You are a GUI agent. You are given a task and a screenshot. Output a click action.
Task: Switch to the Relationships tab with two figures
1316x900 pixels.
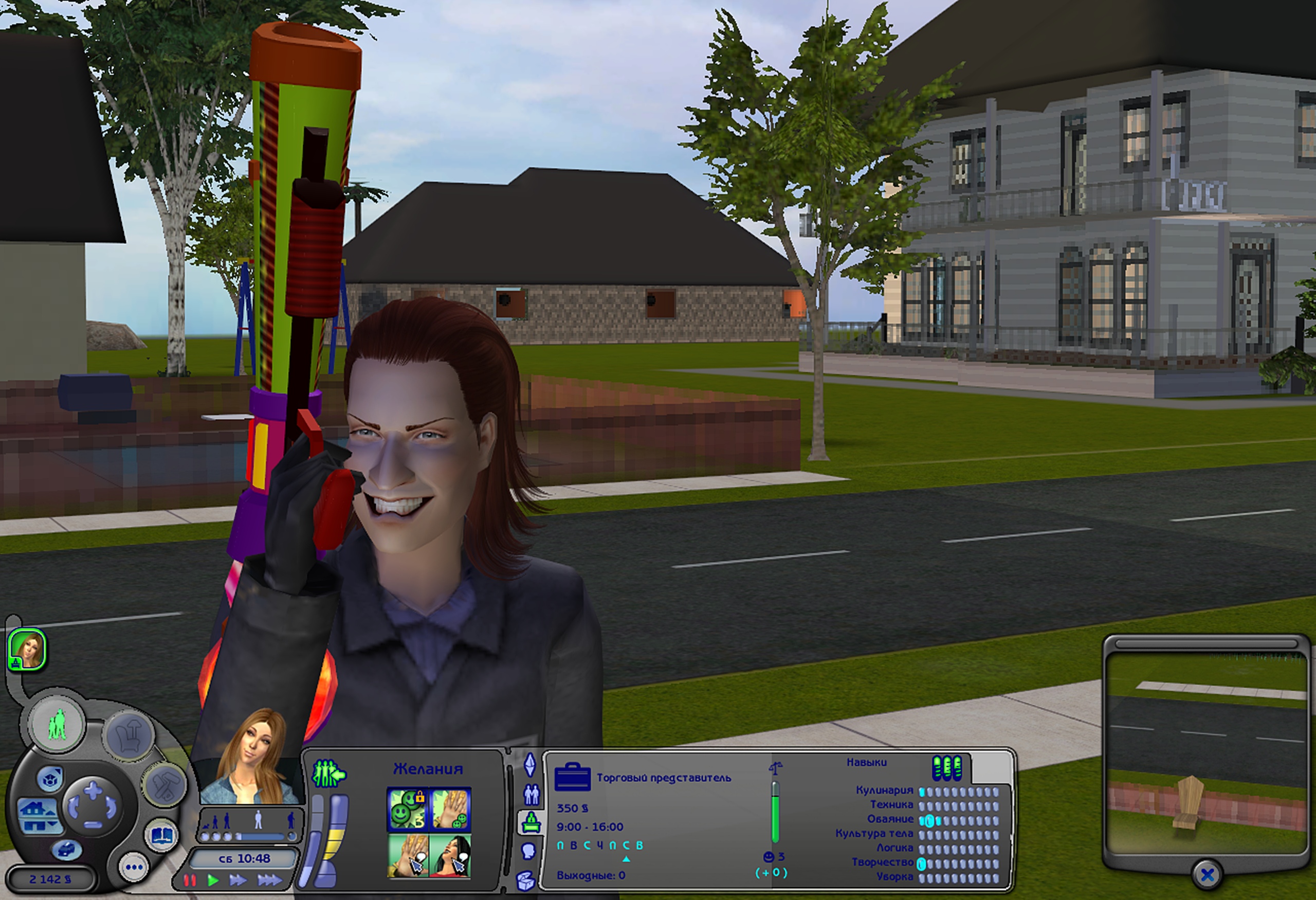[531, 794]
